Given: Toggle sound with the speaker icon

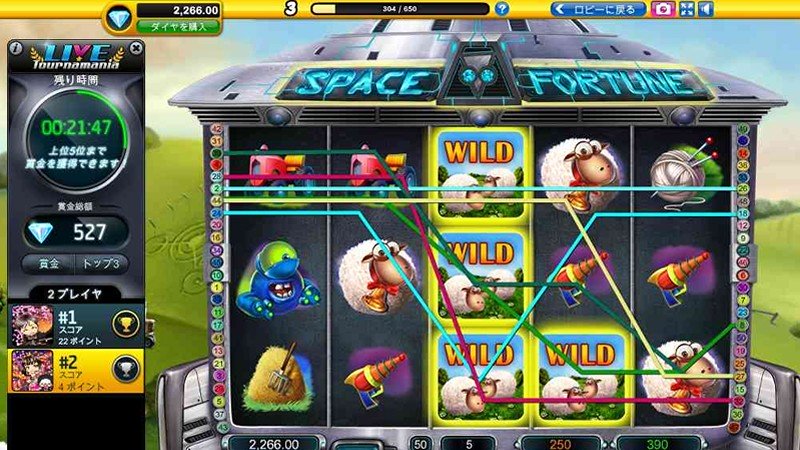Looking at the screenshot, I should [706, 9].
